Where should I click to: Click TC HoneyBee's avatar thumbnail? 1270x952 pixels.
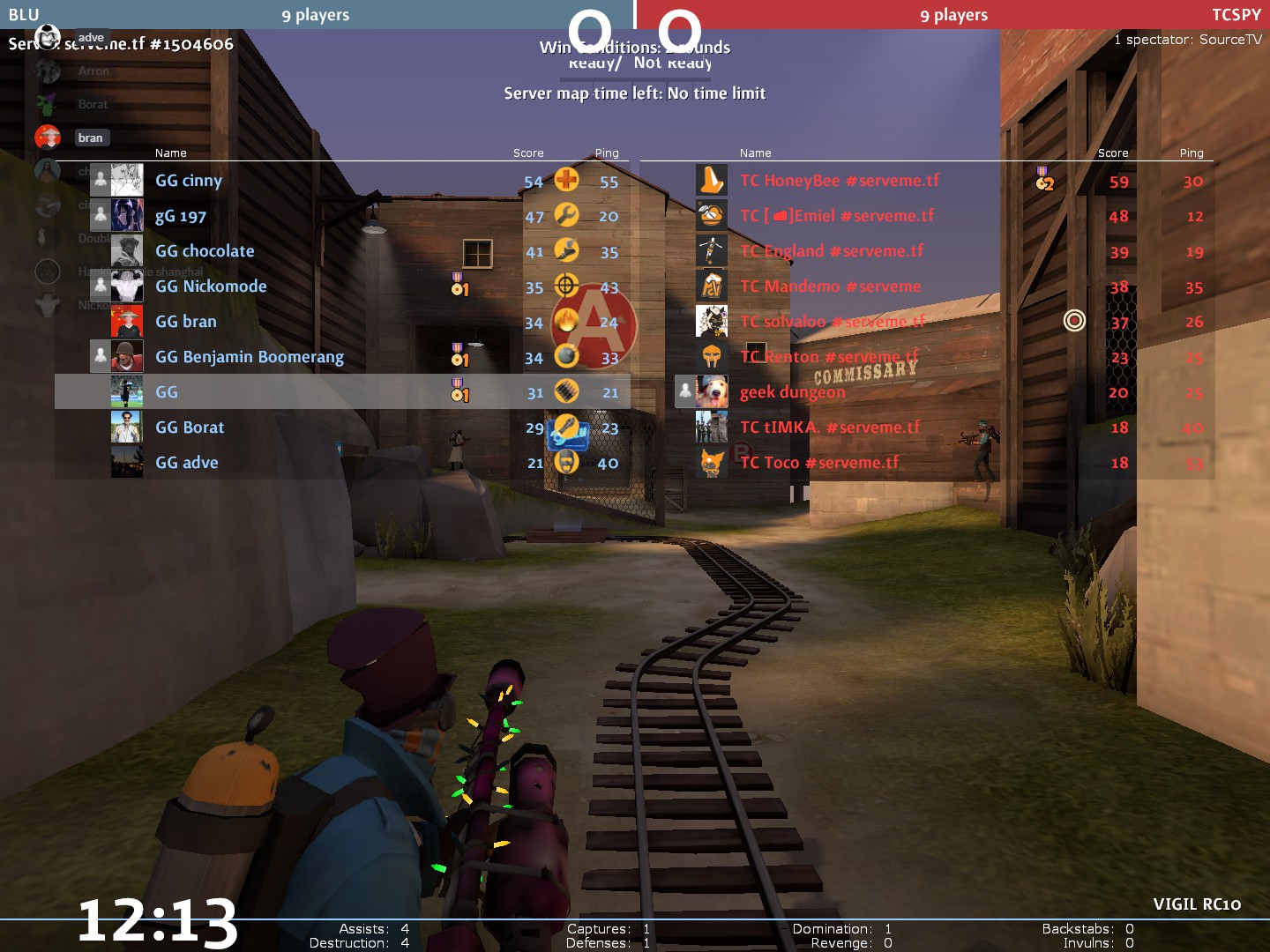pos(712,181)
